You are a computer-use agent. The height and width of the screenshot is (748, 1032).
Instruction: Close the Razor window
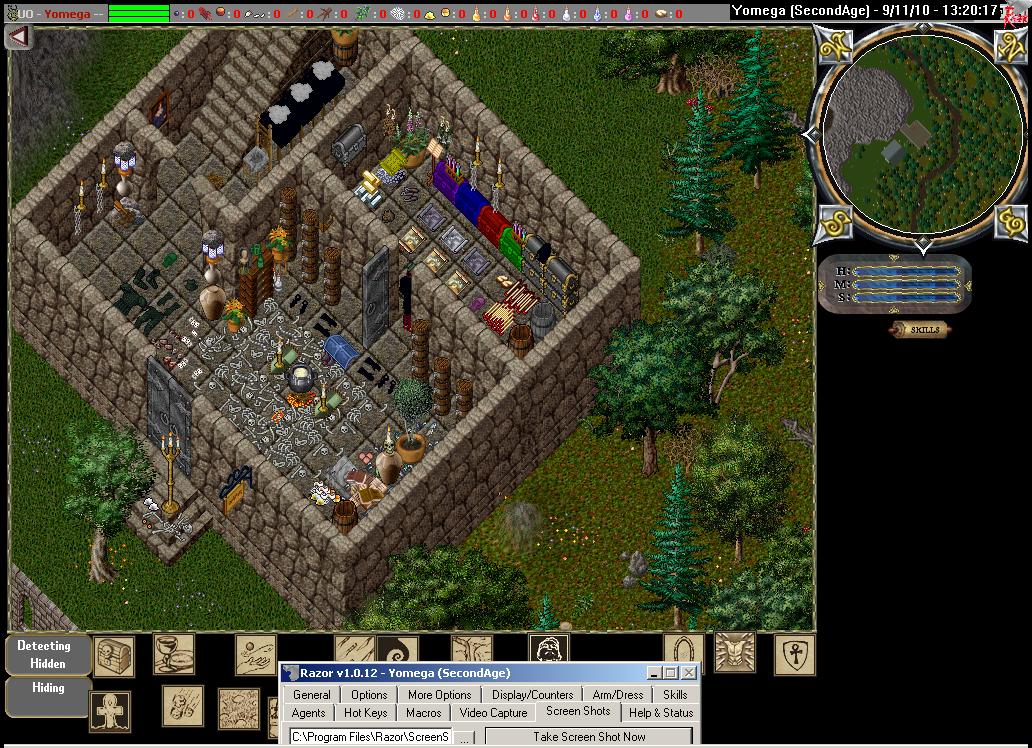tap(688, 673)
